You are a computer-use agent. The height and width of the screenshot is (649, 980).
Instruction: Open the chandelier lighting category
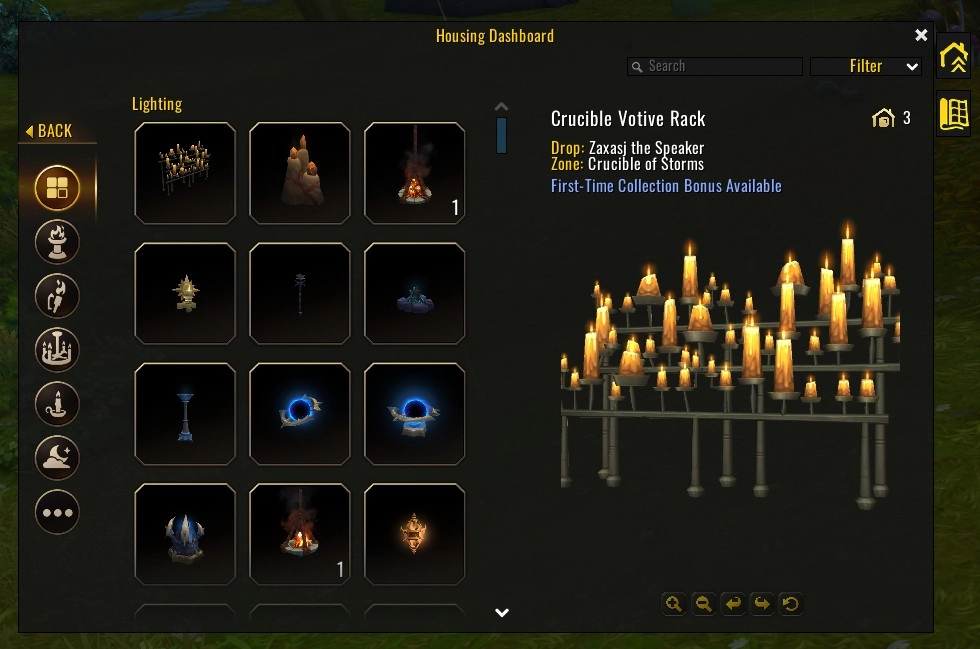(57, 350)
